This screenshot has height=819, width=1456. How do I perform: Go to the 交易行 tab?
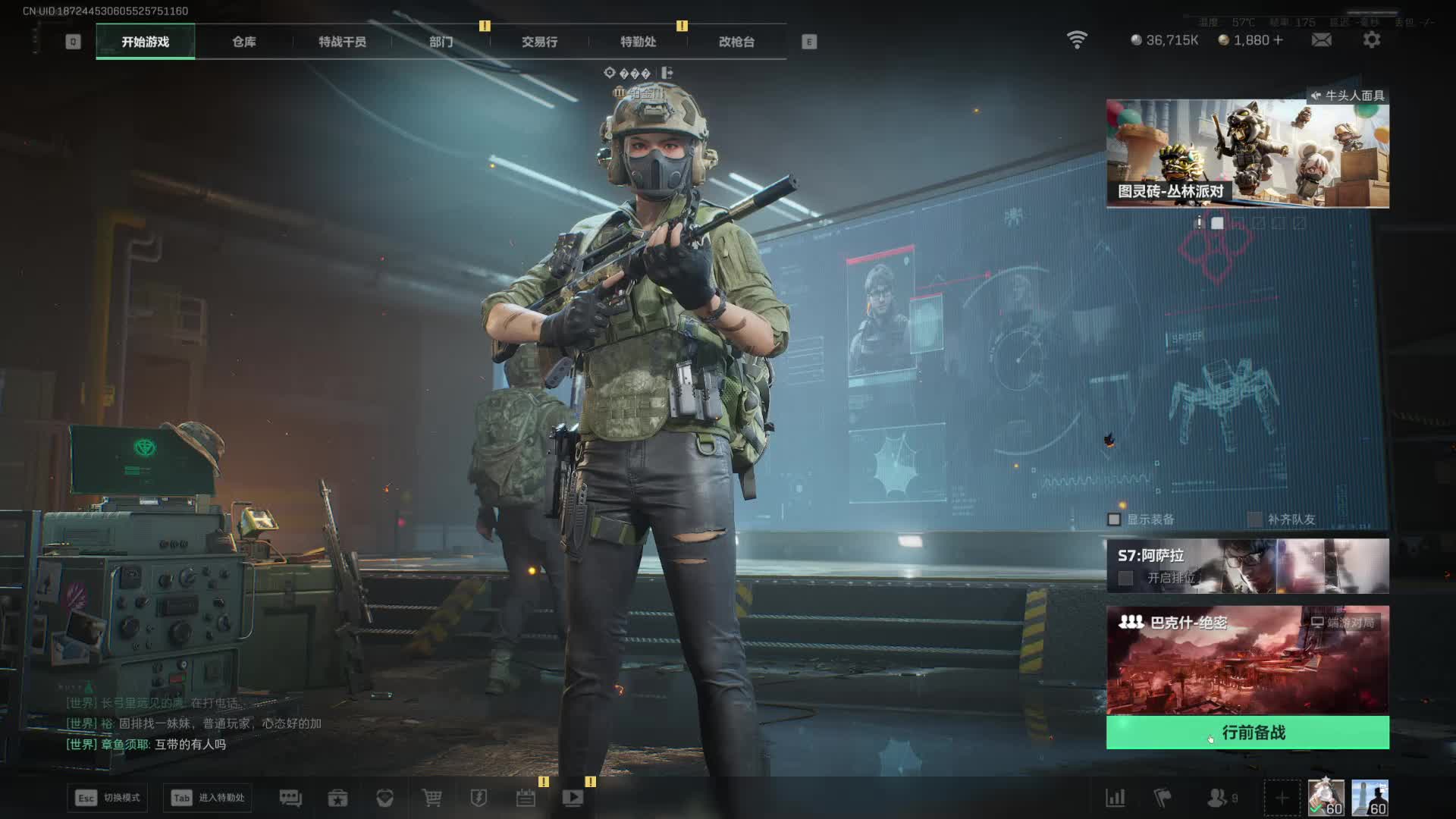pos(539,42)
